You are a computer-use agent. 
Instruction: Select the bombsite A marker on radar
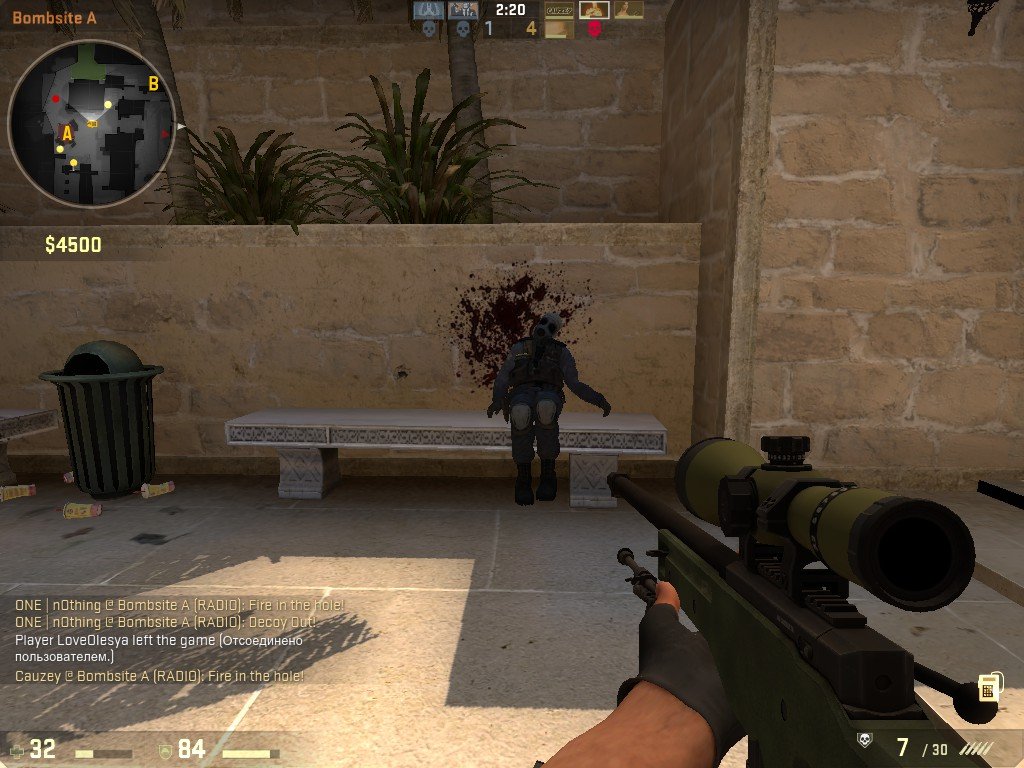click(67, 132)
